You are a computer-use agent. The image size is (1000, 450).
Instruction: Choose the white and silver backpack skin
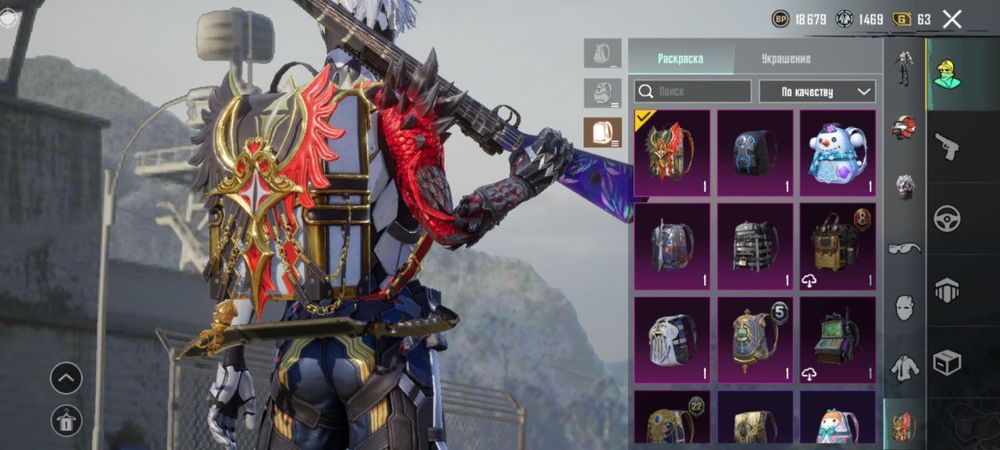click(x=672, y=339)
